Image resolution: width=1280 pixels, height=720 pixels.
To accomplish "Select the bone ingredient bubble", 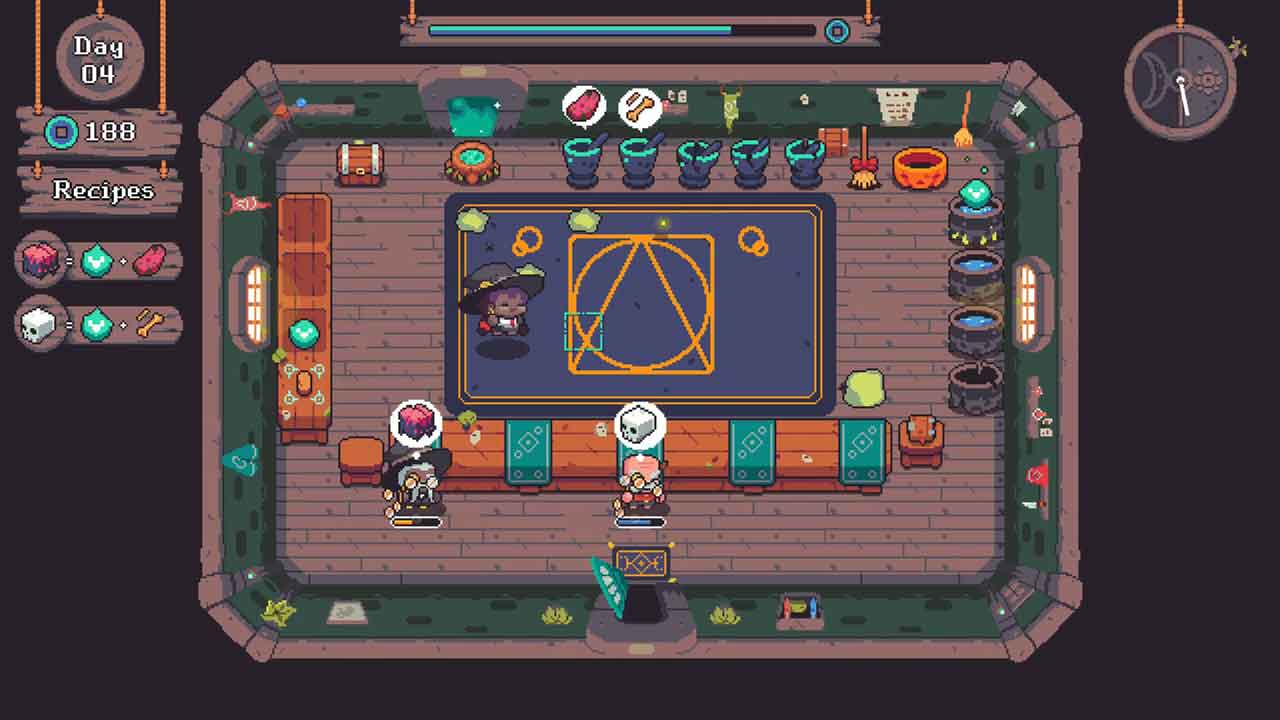I will (x=639, y=108).
